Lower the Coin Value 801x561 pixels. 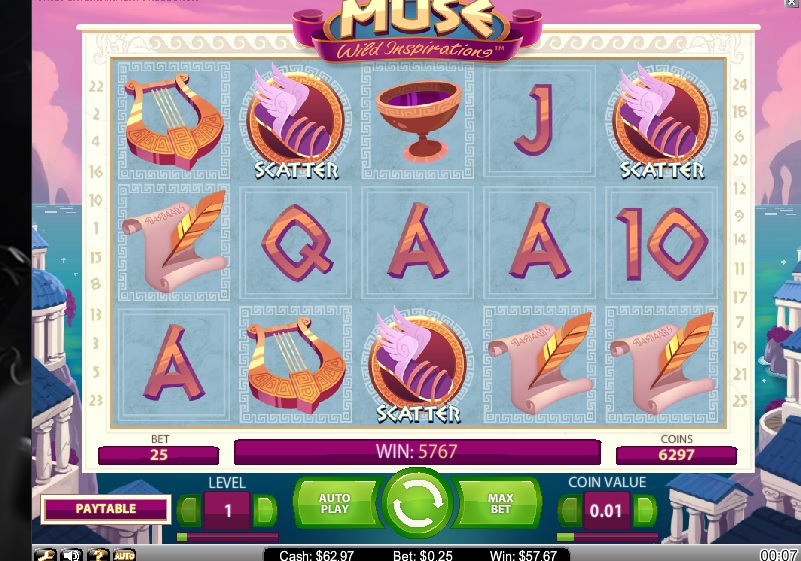point(569,511)
